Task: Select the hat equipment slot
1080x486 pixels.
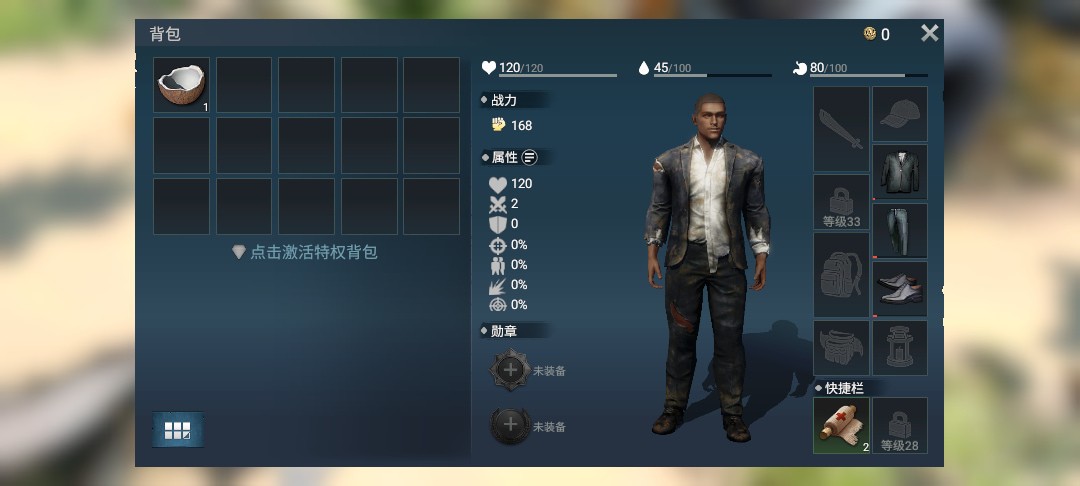Action: coord(900,113)
